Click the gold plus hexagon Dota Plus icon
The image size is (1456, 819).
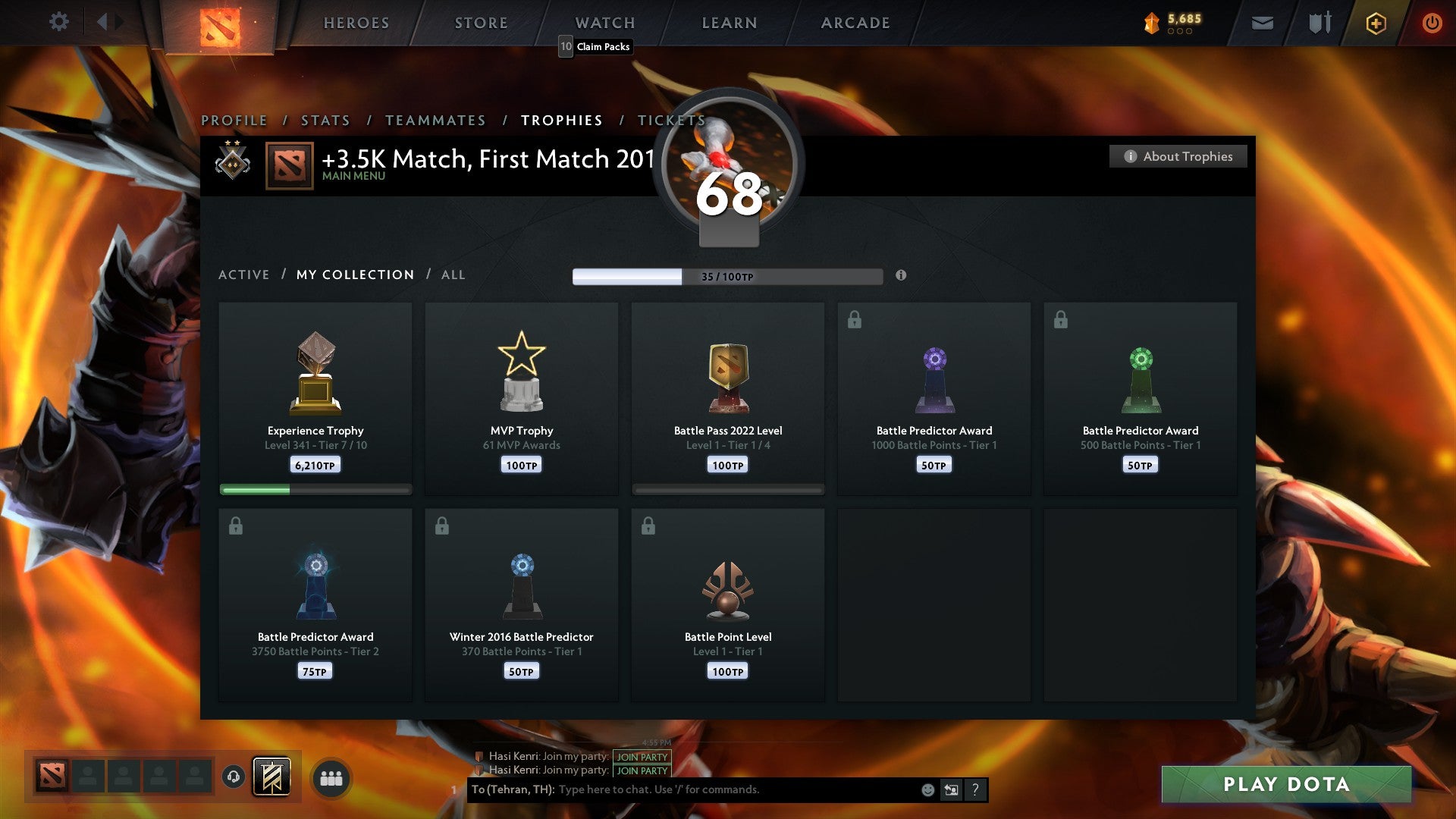pyautogui.click(x=1376, y=23)
